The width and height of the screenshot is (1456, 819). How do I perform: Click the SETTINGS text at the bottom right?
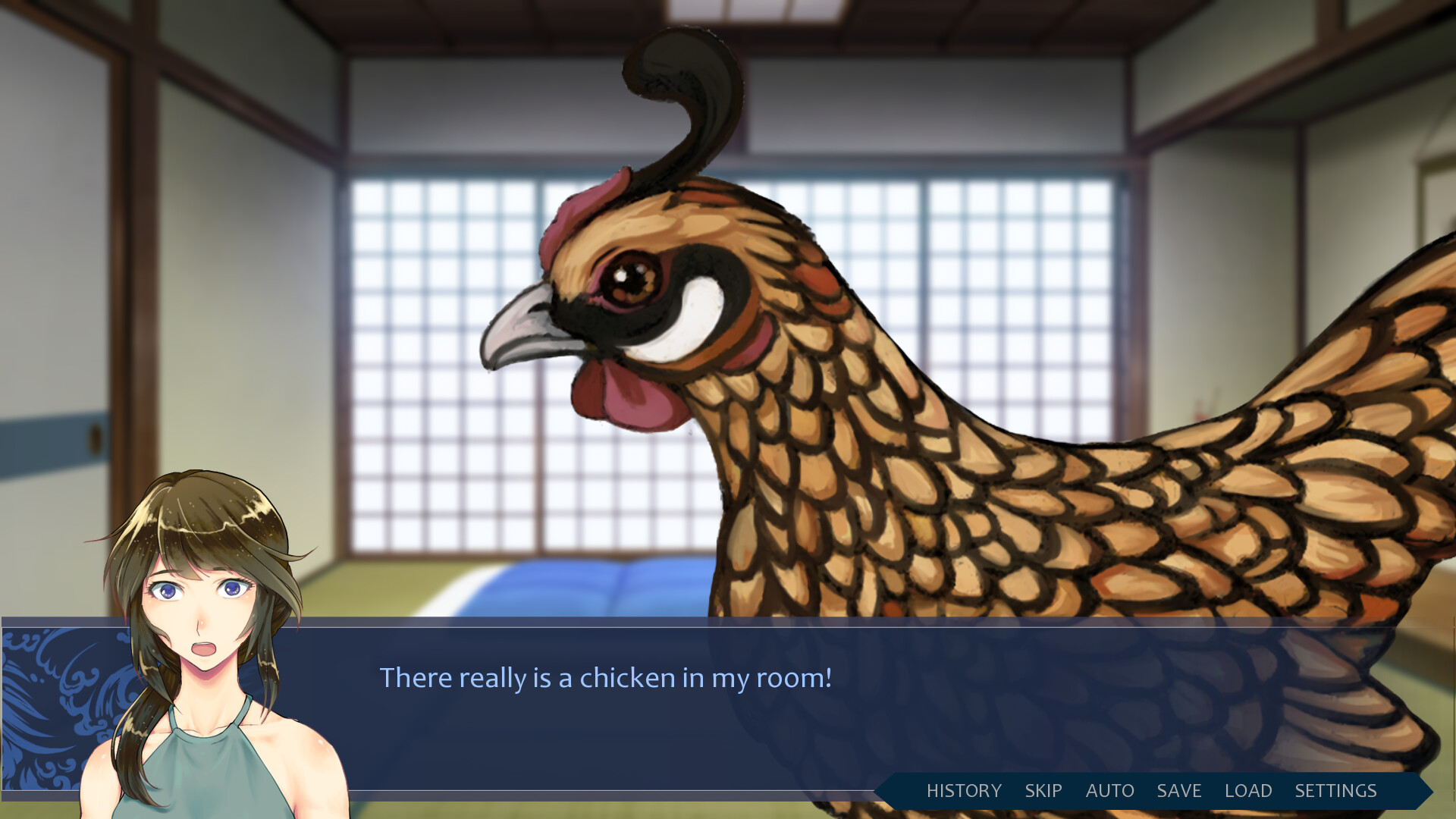1337,791
